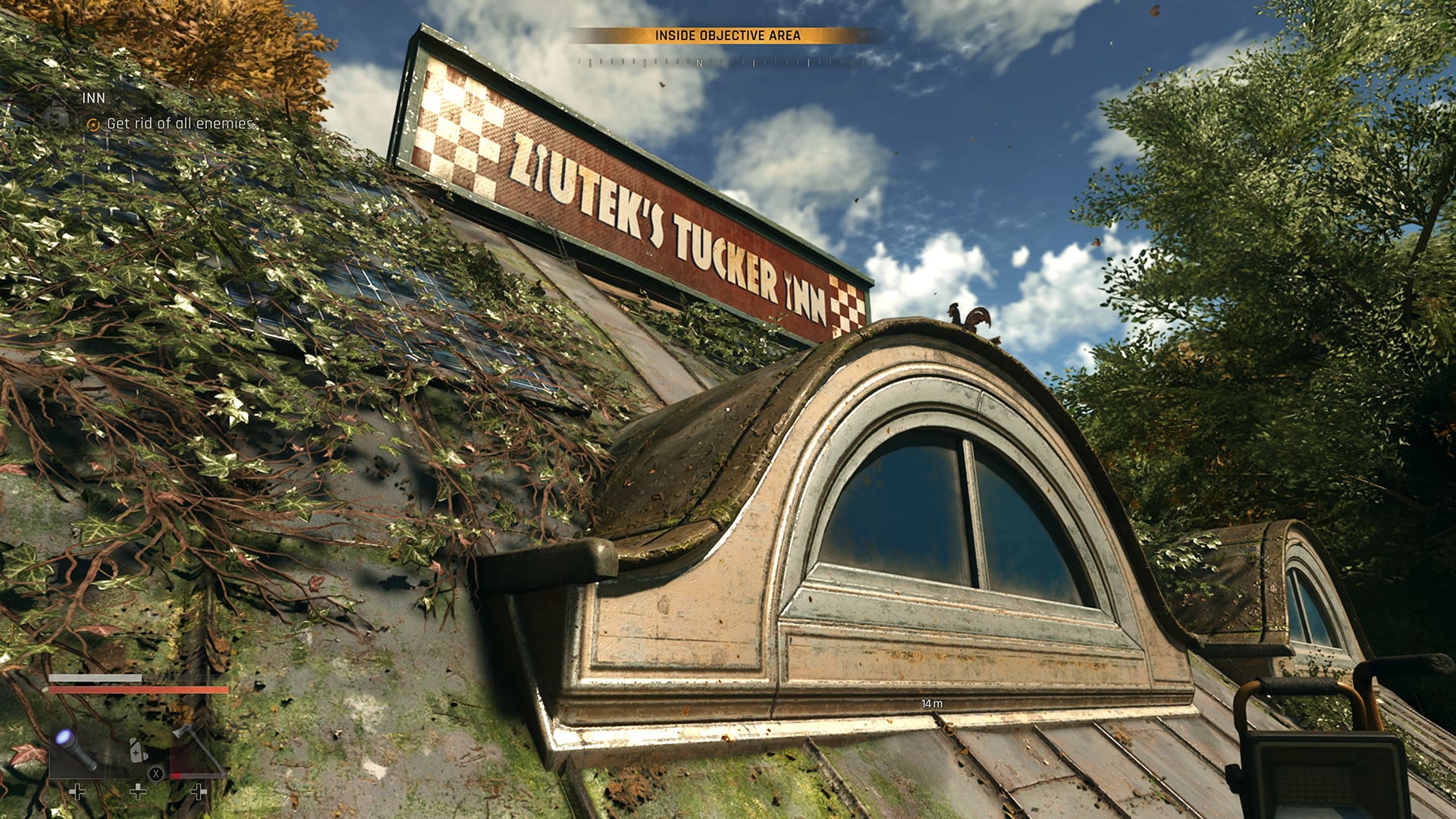
Task: Click the red health bar
Action: (138, 690)
